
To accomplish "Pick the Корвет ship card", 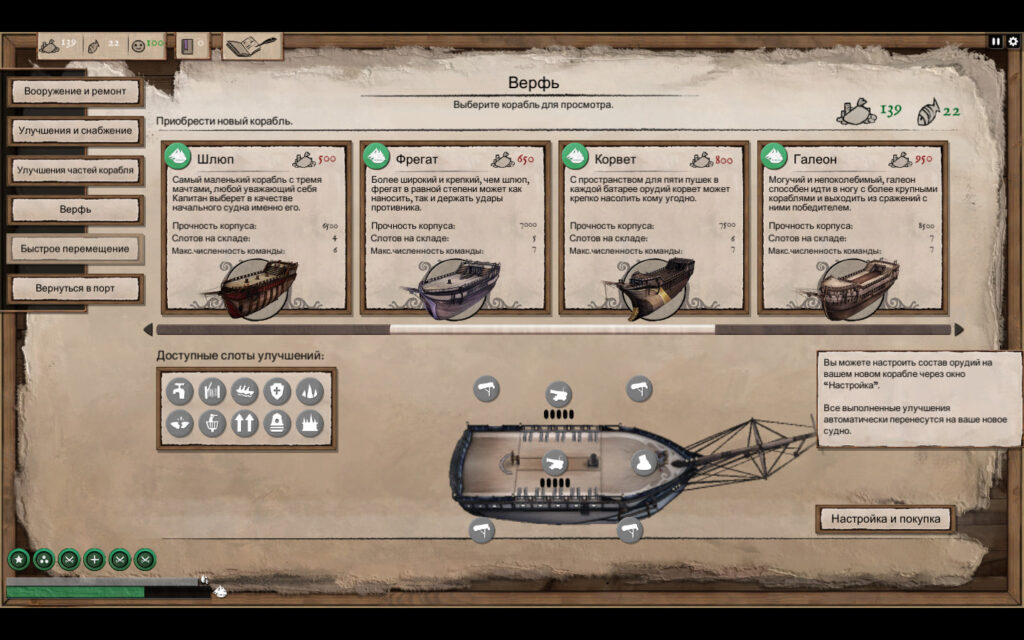I will point(653,227).
